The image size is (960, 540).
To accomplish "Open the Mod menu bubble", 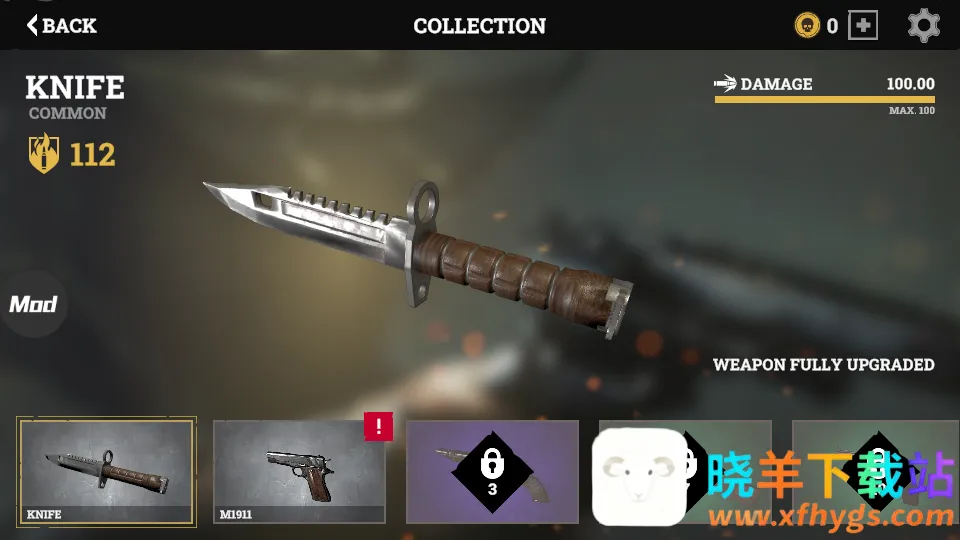I will point(33,304).
